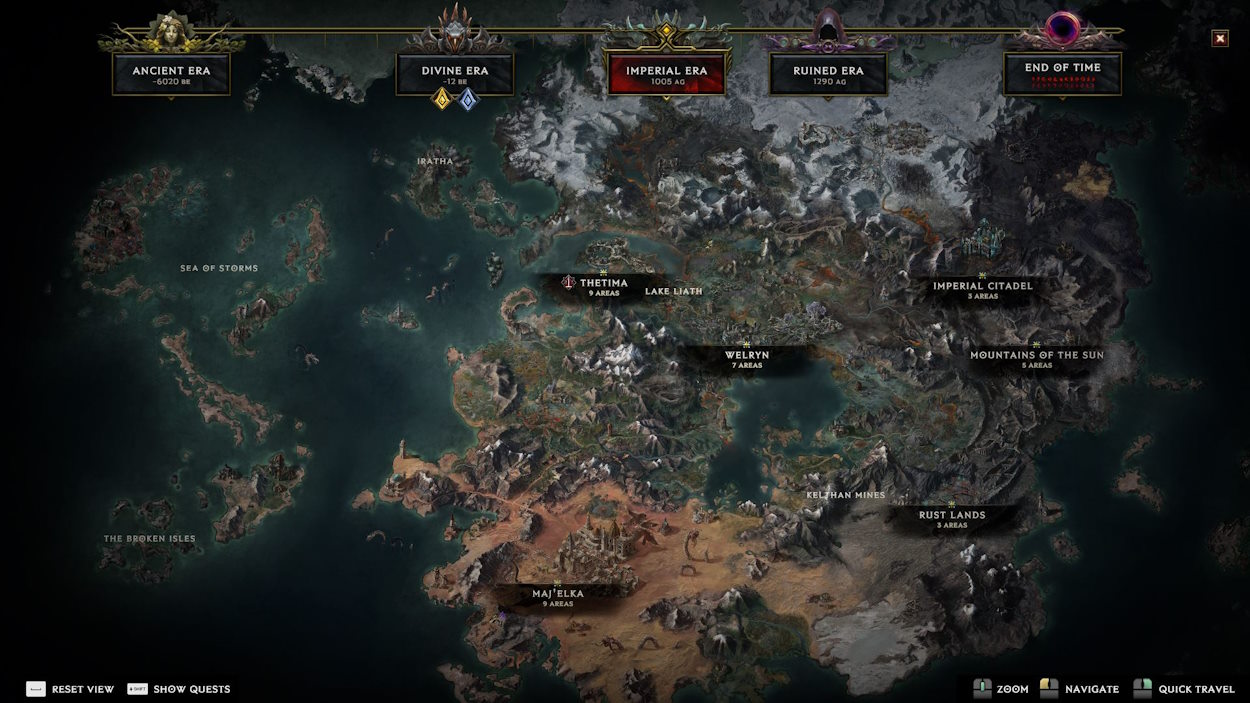Open the Maj'Elka region

click(x=557, y=597)
